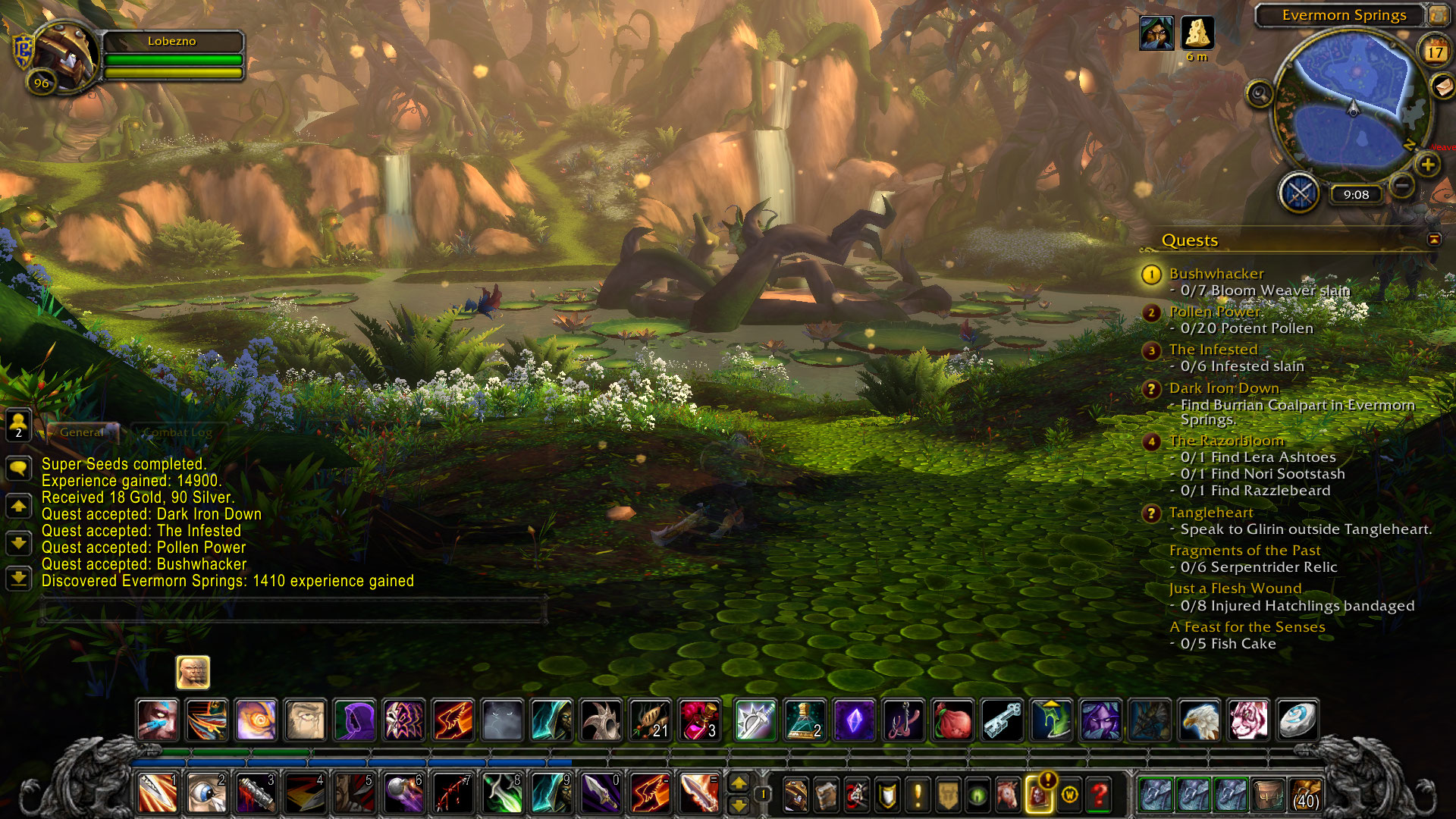
Task: Select the Bushwhacker quest in tracker
Action: 1216,274
